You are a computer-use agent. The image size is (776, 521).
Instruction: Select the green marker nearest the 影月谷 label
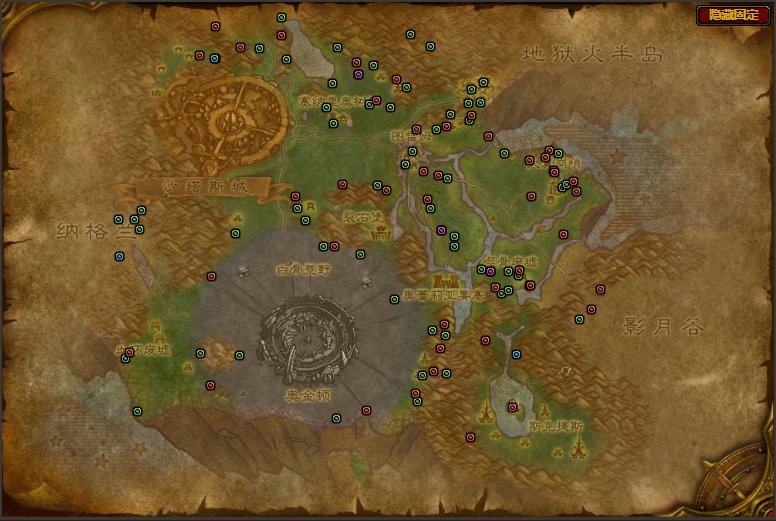tap(579, 320)
